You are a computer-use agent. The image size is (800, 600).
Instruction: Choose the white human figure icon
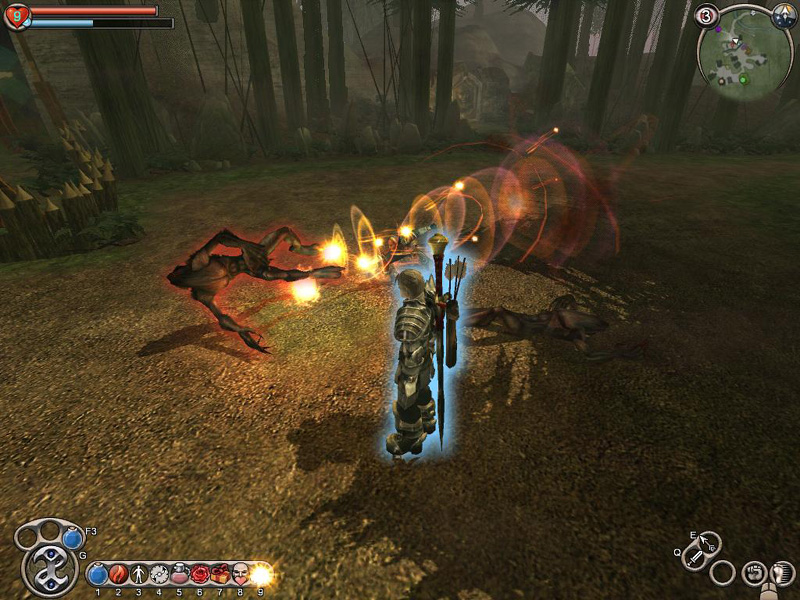coord(138,575)
